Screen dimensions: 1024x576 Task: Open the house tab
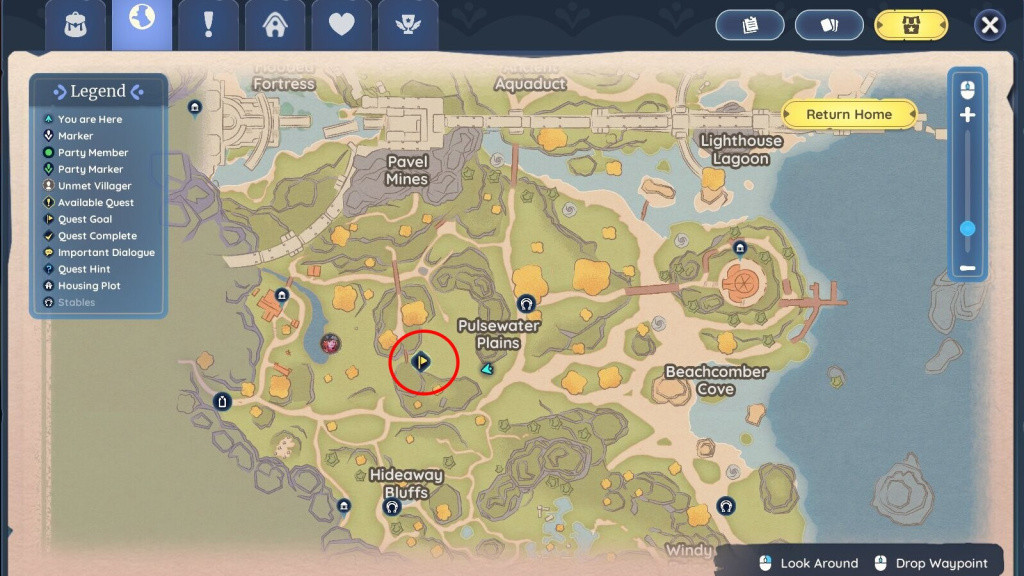(275, 25)
